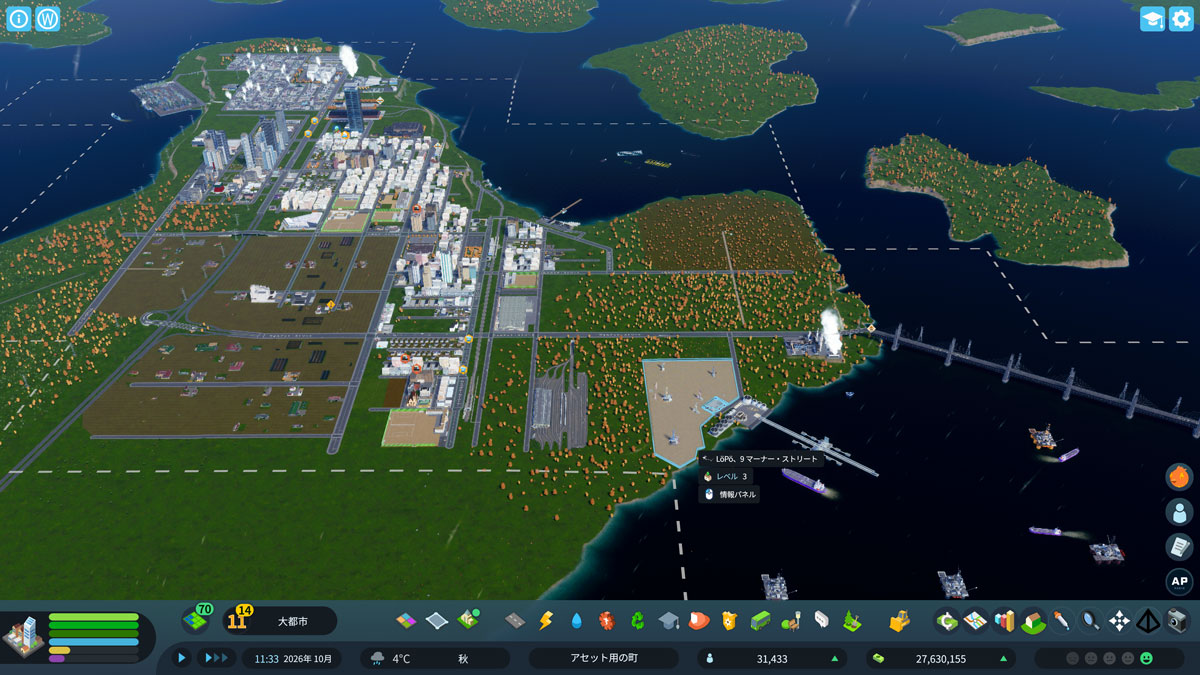Open the green bus transportation menu
The width and height of the screenshot is (1200, 675).
tap(760, 621)
